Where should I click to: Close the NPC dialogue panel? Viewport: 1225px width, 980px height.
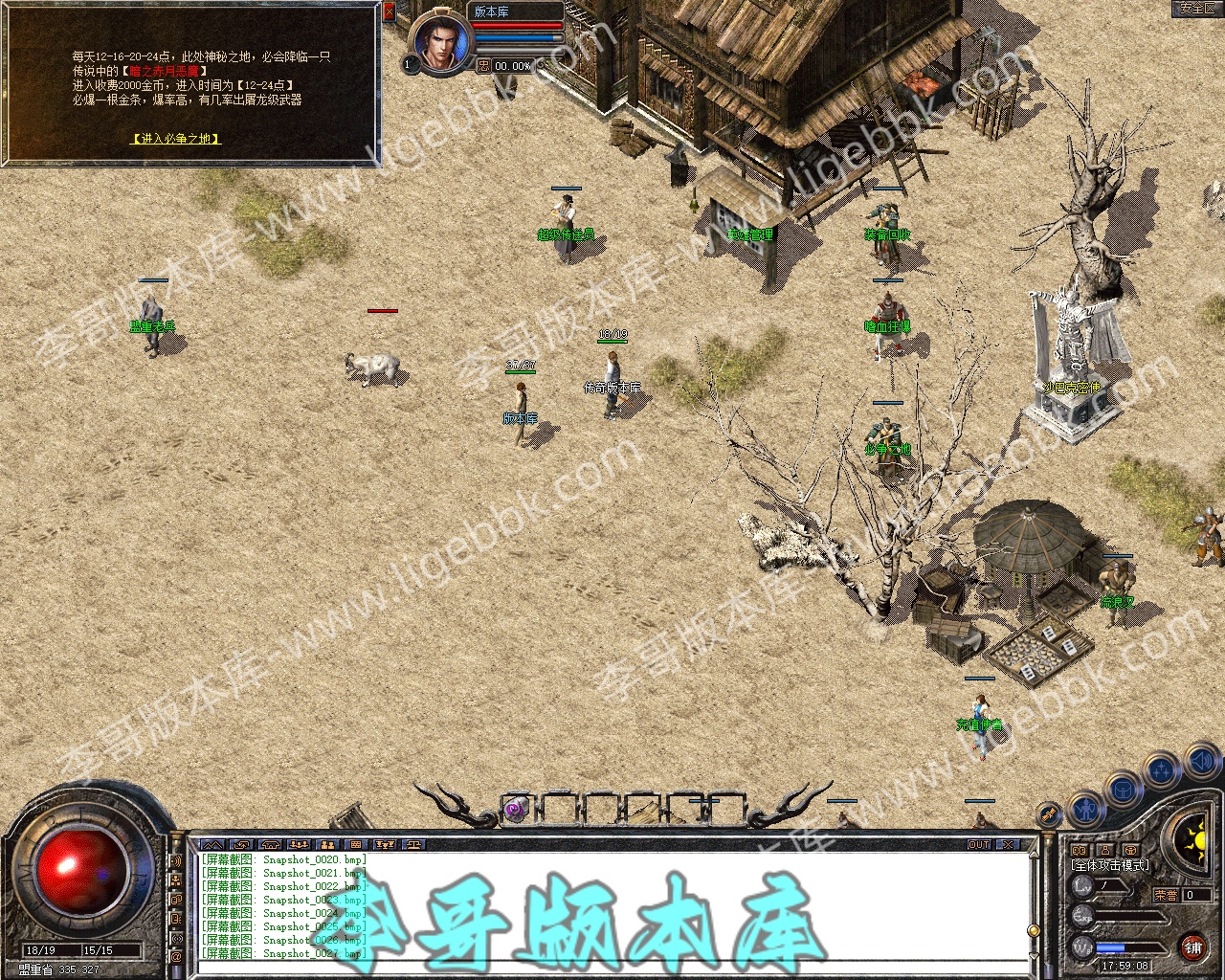389,12
